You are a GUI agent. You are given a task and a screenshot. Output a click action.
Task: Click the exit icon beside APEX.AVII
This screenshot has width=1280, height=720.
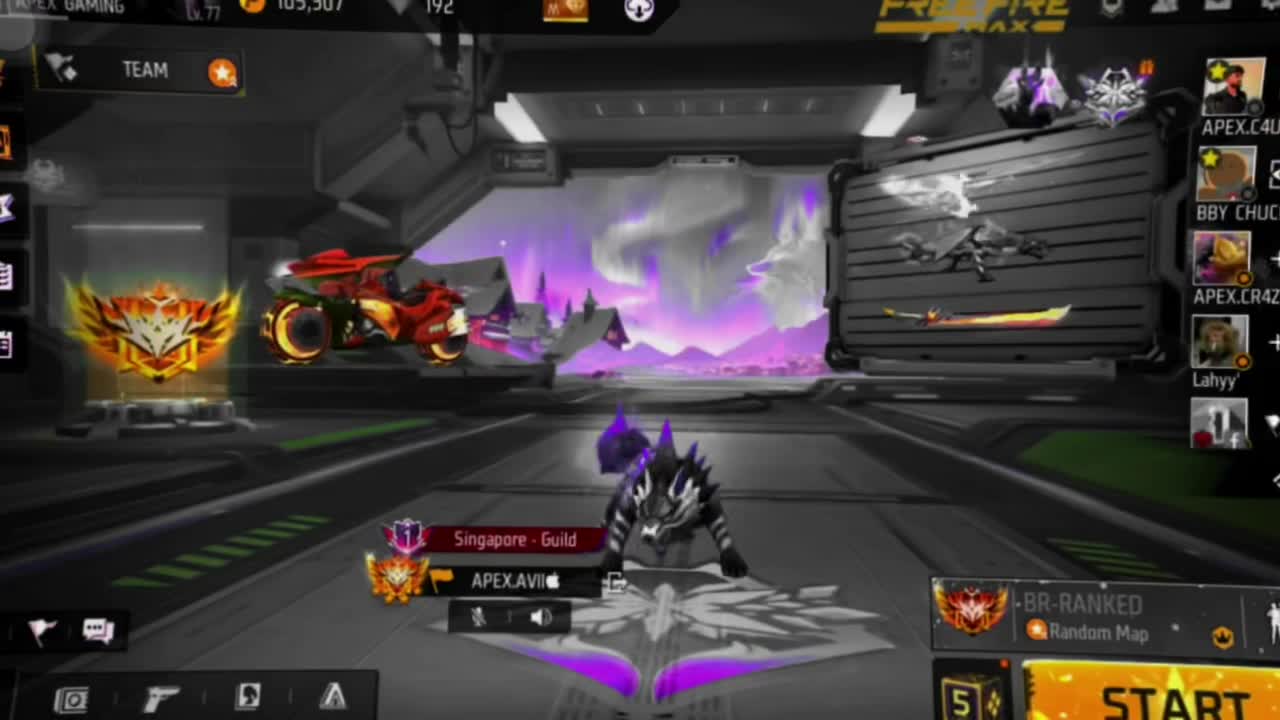(x=615, y=582)
